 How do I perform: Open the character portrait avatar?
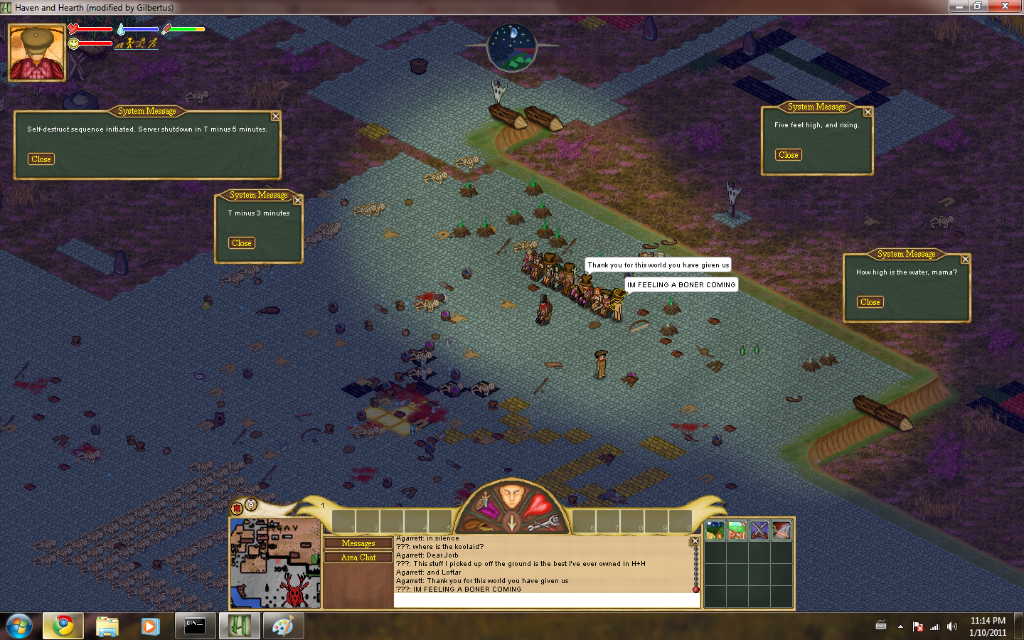(x=37, y=52)
